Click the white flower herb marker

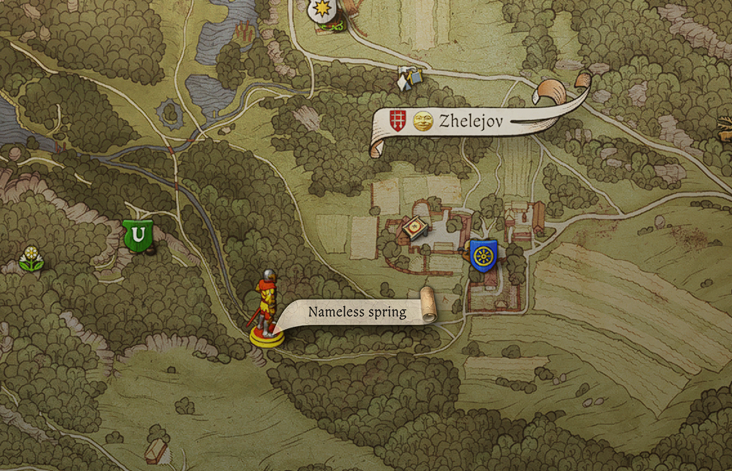click(x=32, y=258)
